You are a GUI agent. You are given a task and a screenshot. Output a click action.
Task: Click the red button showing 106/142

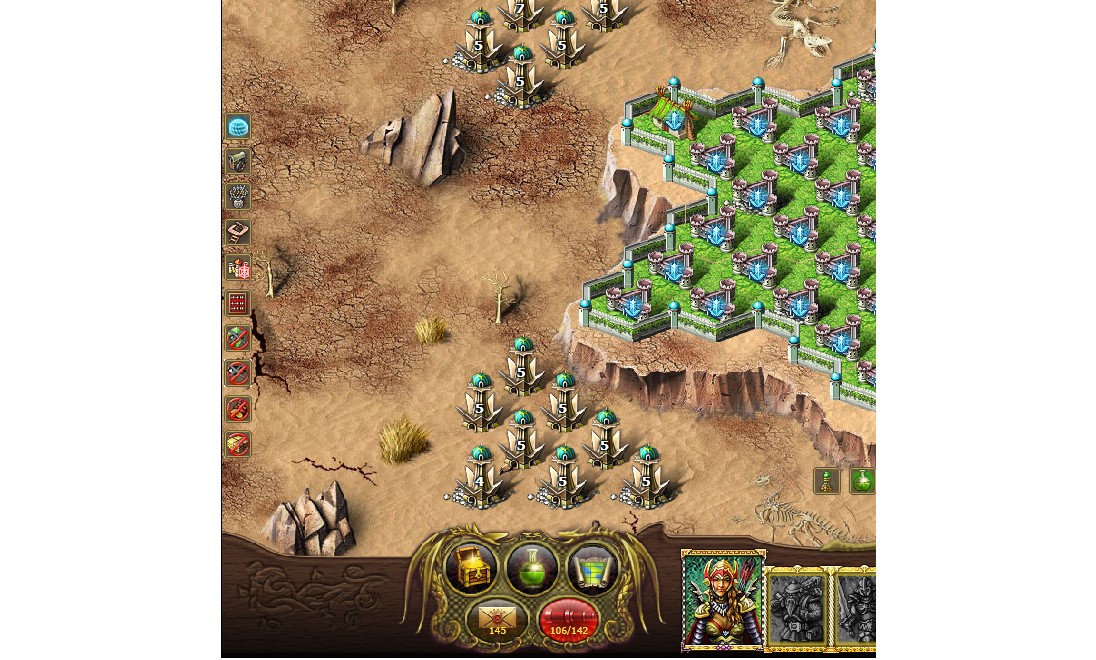coord(569,621)
